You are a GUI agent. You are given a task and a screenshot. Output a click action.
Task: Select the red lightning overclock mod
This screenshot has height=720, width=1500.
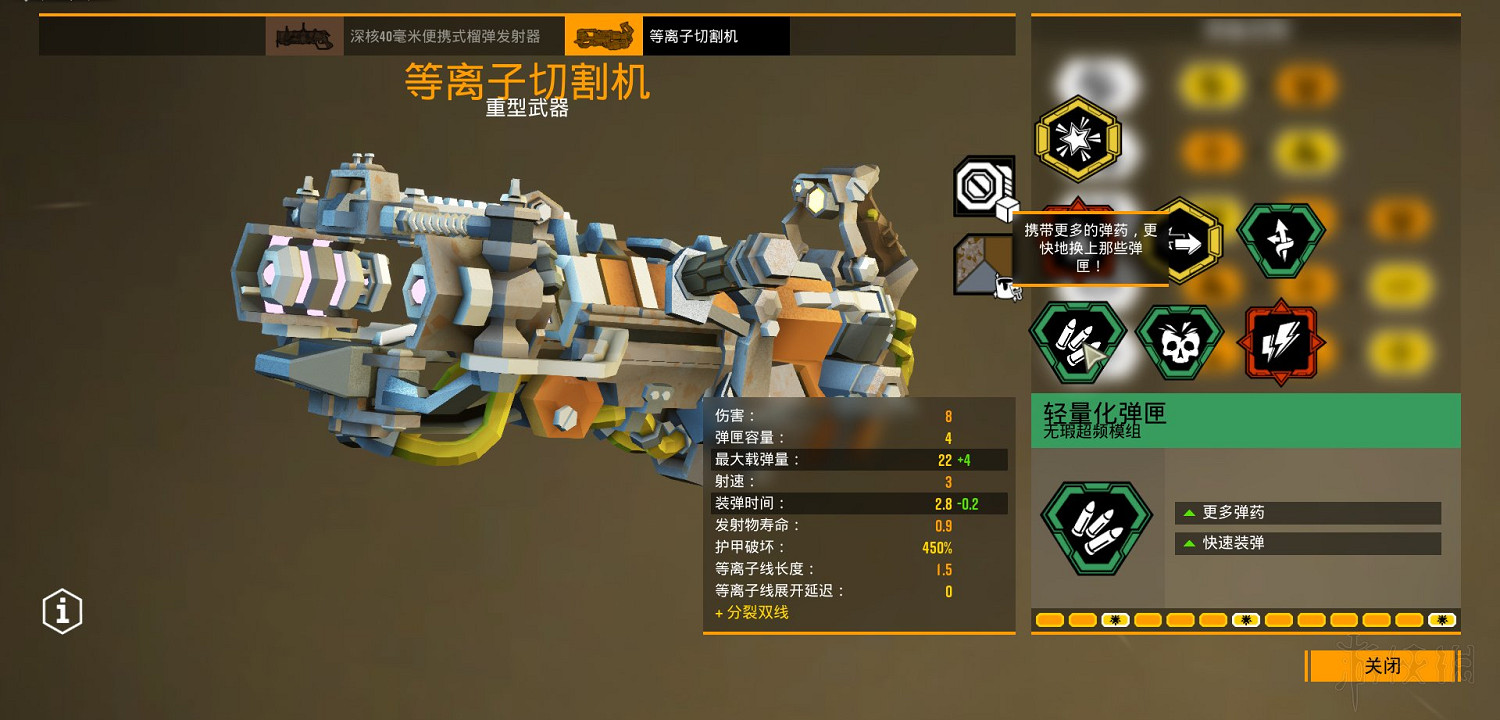coord(1282,340)
